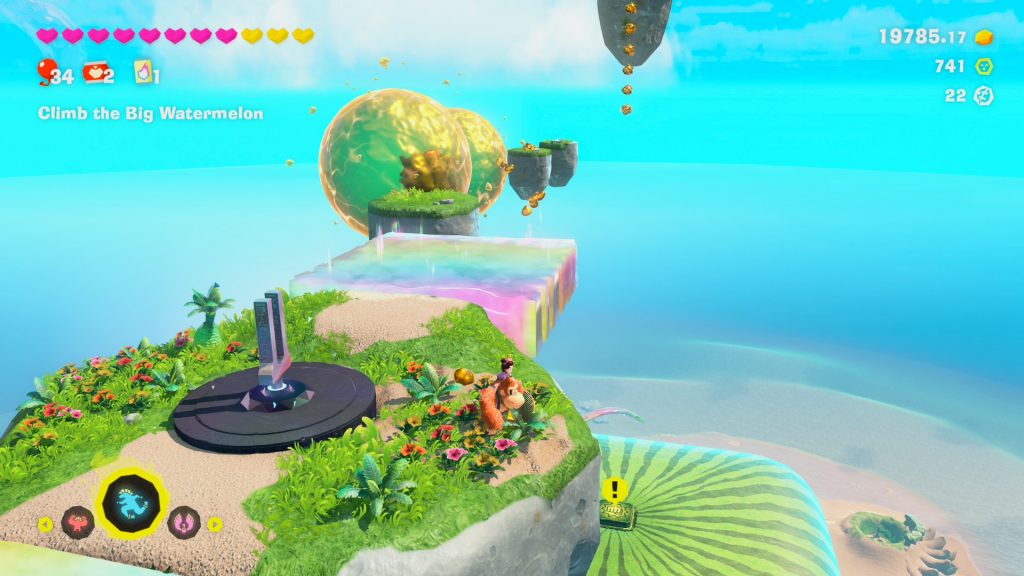
Task: Select the red balloon item icon
Action: click(45, 72)
